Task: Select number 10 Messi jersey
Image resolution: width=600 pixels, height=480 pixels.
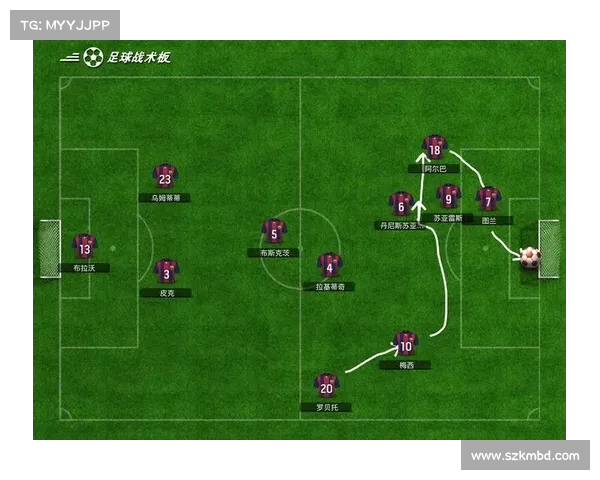Action: pyautogui.click(x=405, y=344)
